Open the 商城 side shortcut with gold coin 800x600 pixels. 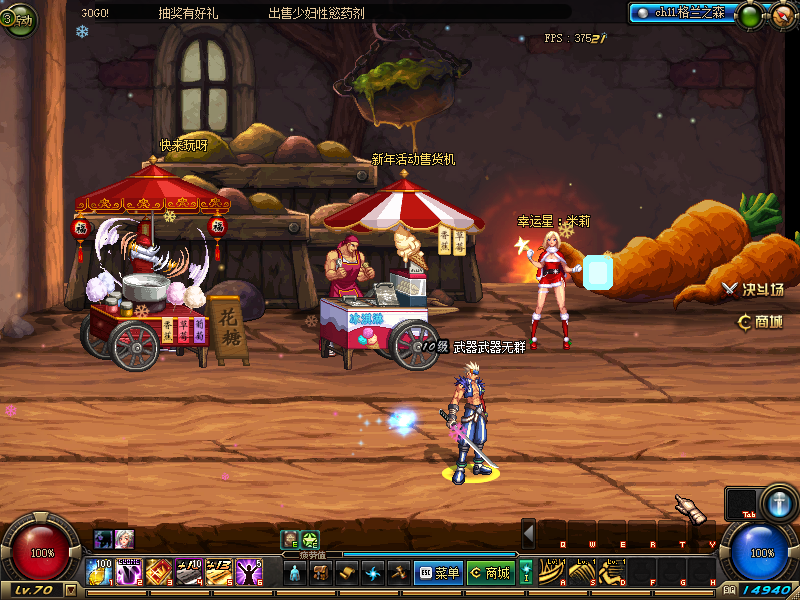tap(759, 321)
